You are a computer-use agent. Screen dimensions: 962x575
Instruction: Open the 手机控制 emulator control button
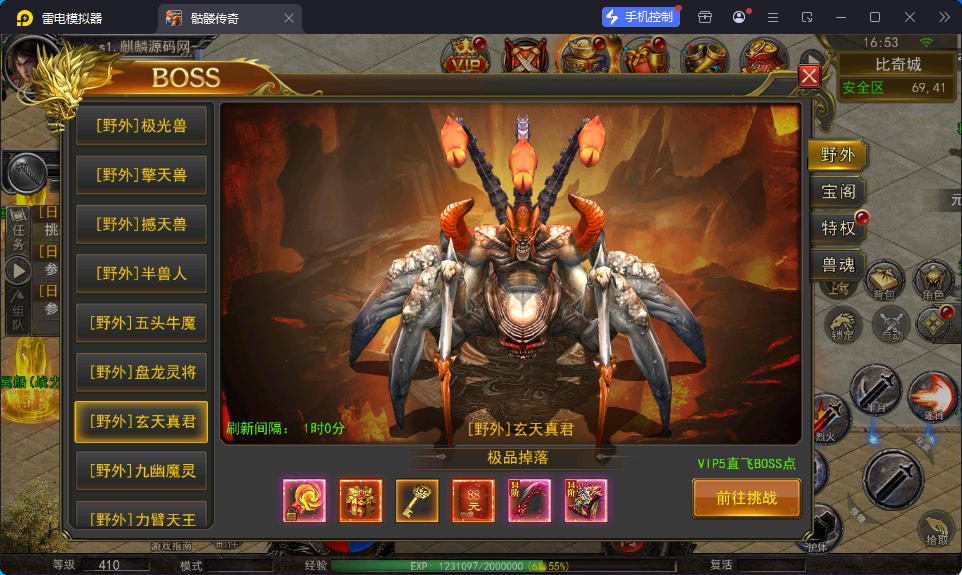[640, 17]
